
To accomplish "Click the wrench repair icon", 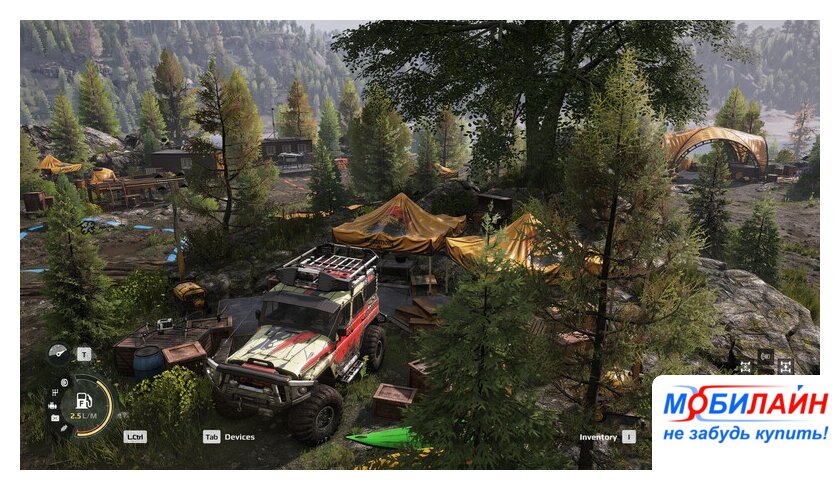I will tap(63, 428).
